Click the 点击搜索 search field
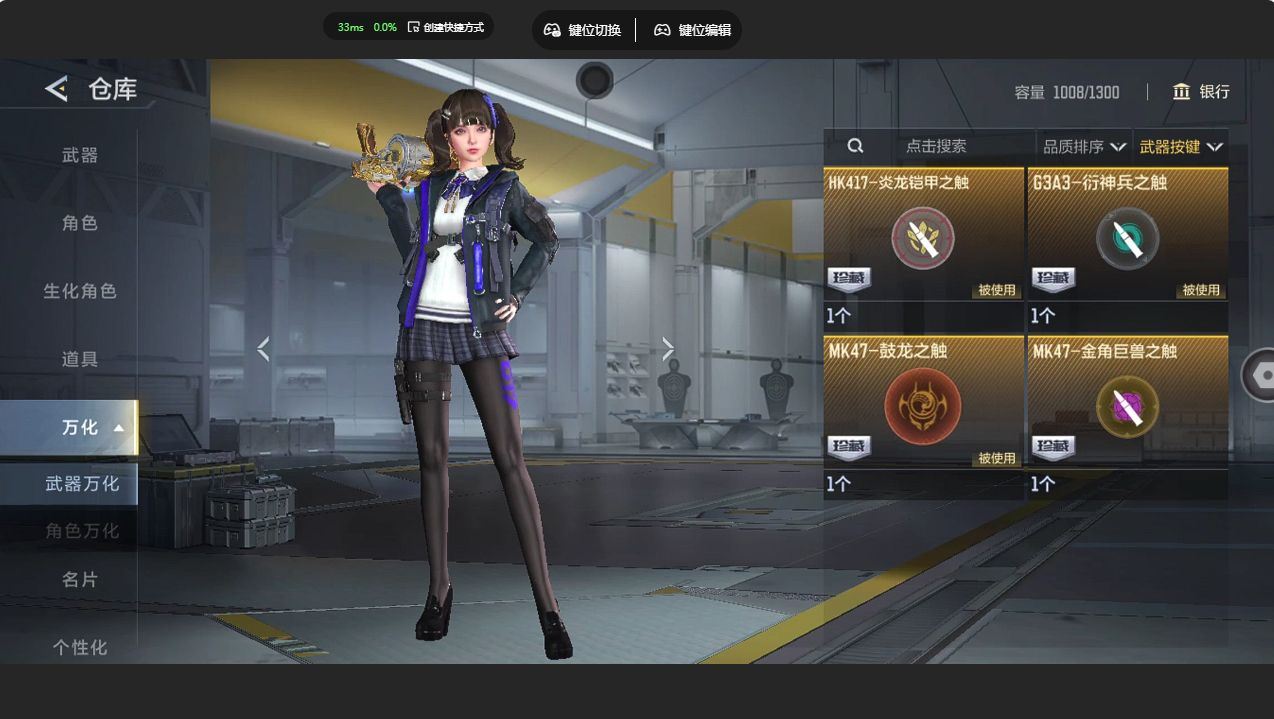This screenshot has height=719, width=1274. [935, 146]
